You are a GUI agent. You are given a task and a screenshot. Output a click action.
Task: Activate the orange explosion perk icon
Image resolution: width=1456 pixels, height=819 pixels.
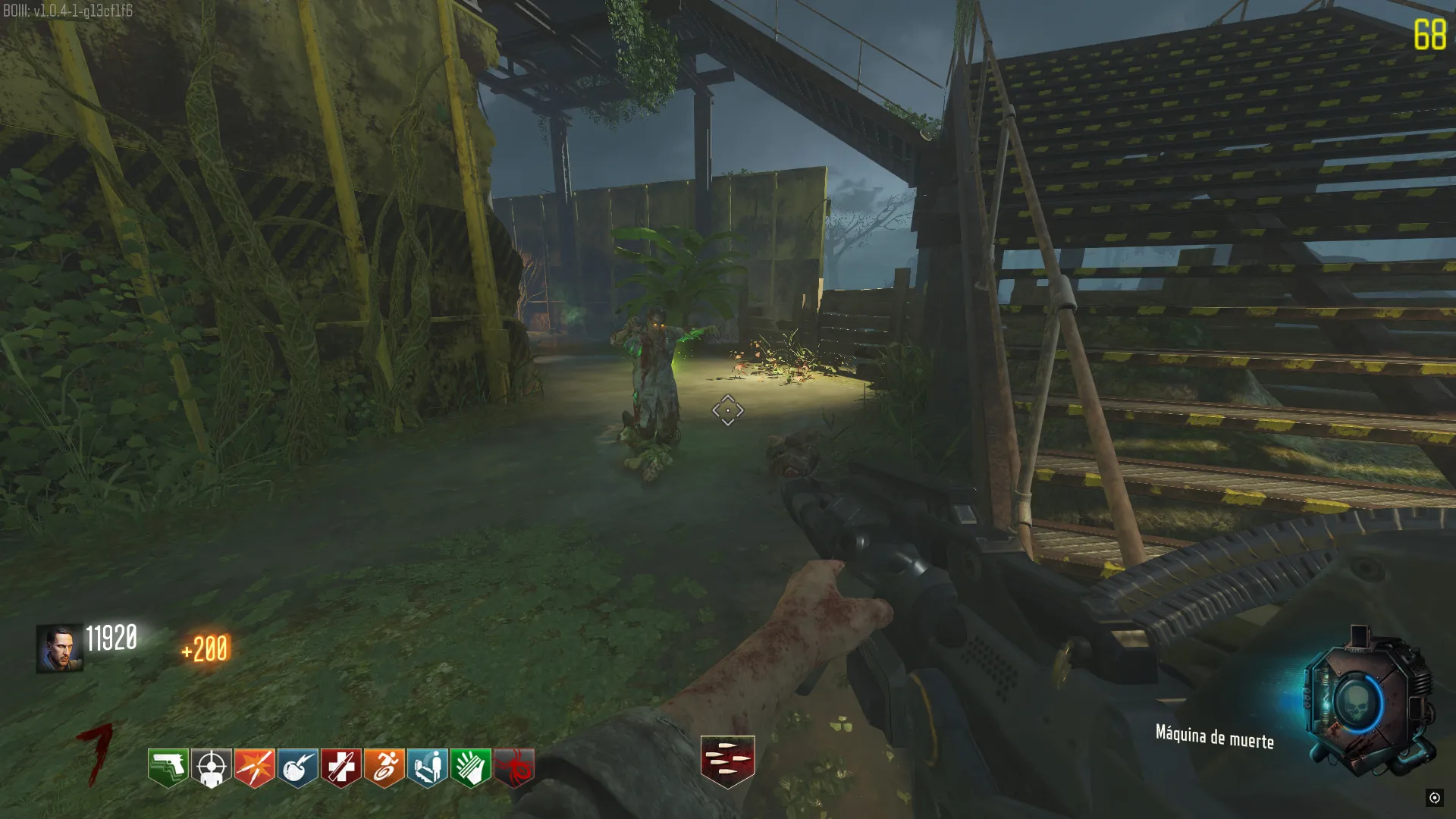[255, 767]
